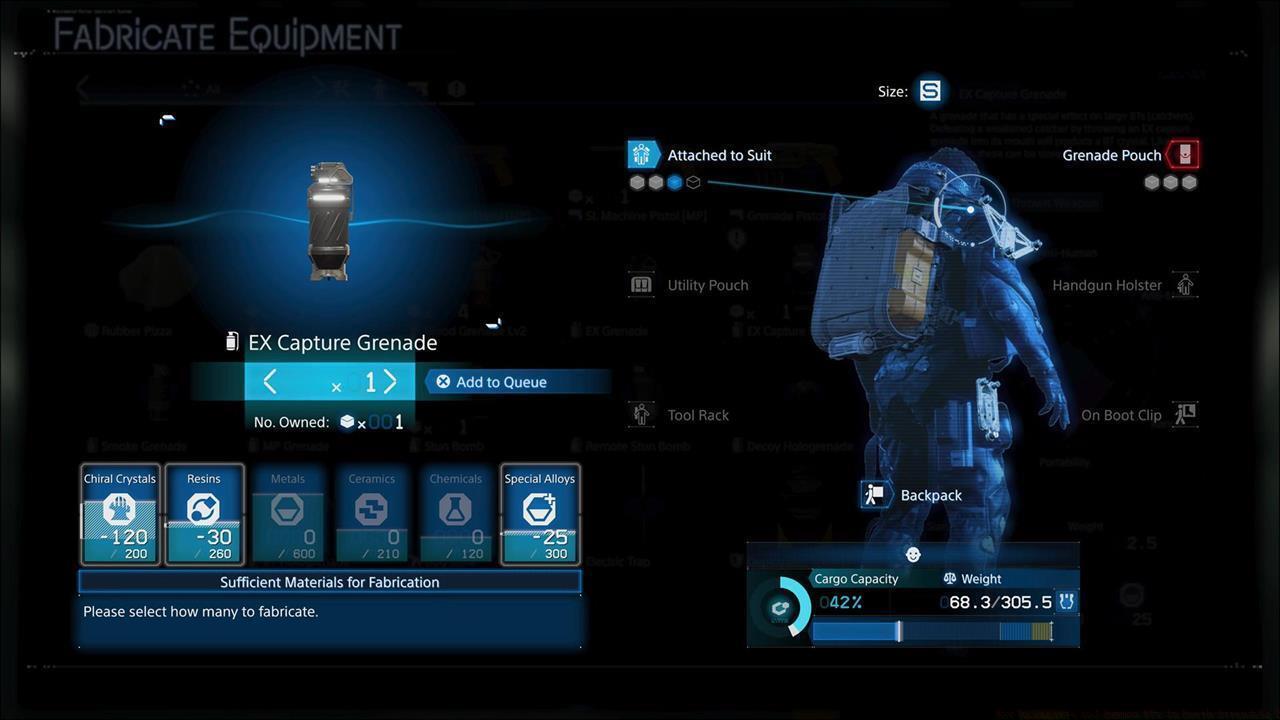The width and height of the screenshot is (1280, 720).
Task: Click the back chevron at top left
Action: [82, 88]
